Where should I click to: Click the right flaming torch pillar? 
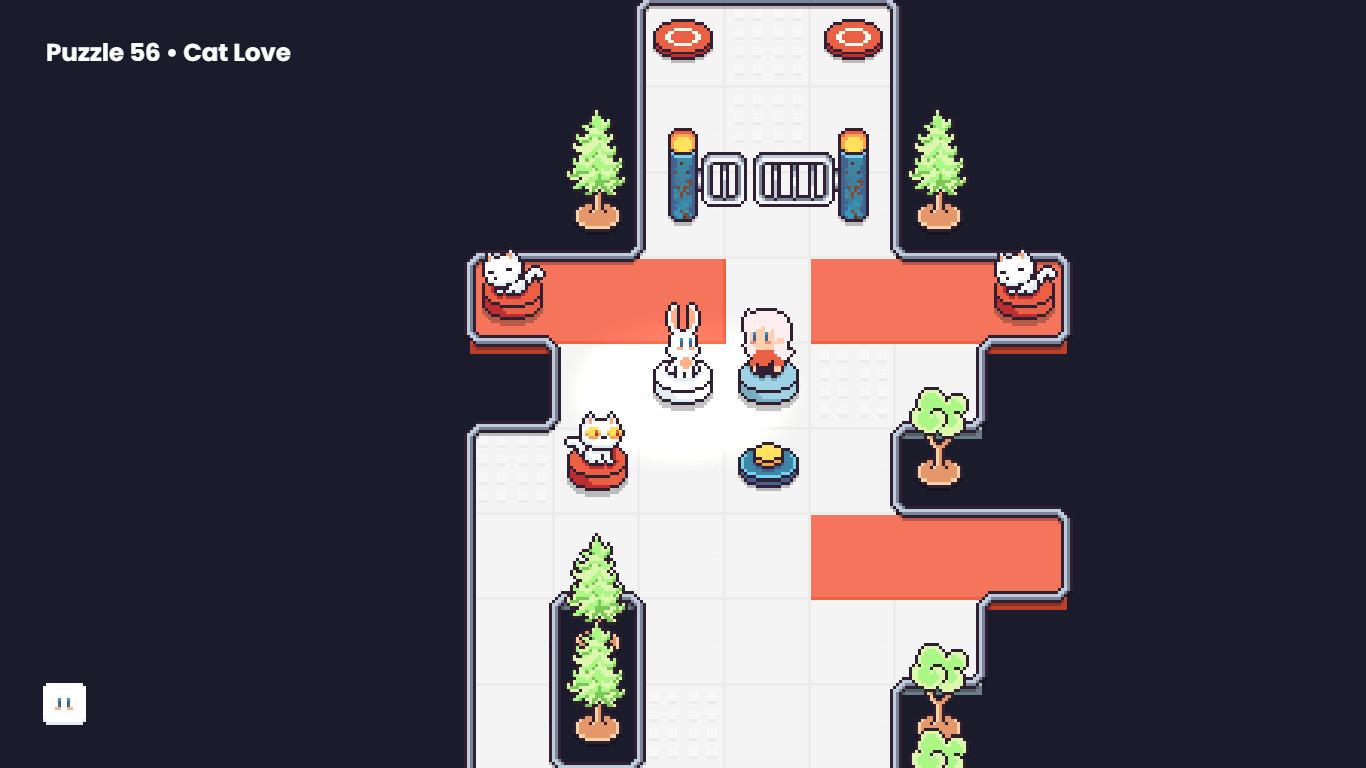851,175
